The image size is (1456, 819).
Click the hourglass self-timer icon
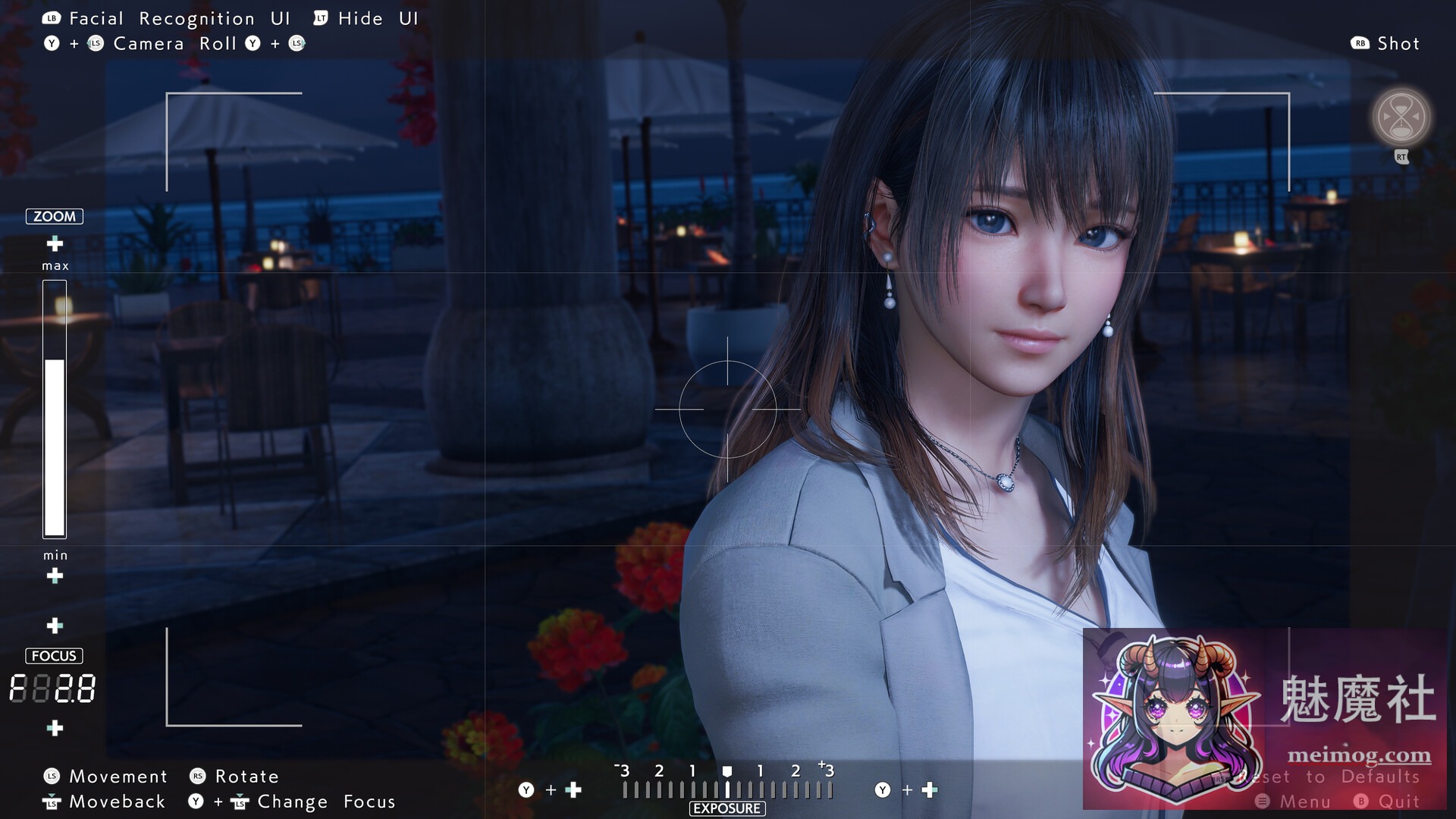pyautogui.click(x=1400, y=118)
